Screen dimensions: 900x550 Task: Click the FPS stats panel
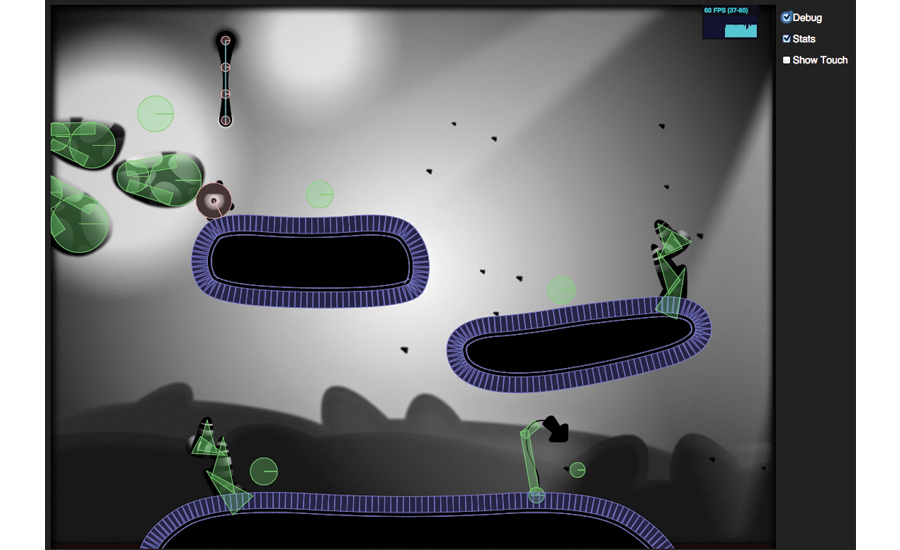point(730,22)
